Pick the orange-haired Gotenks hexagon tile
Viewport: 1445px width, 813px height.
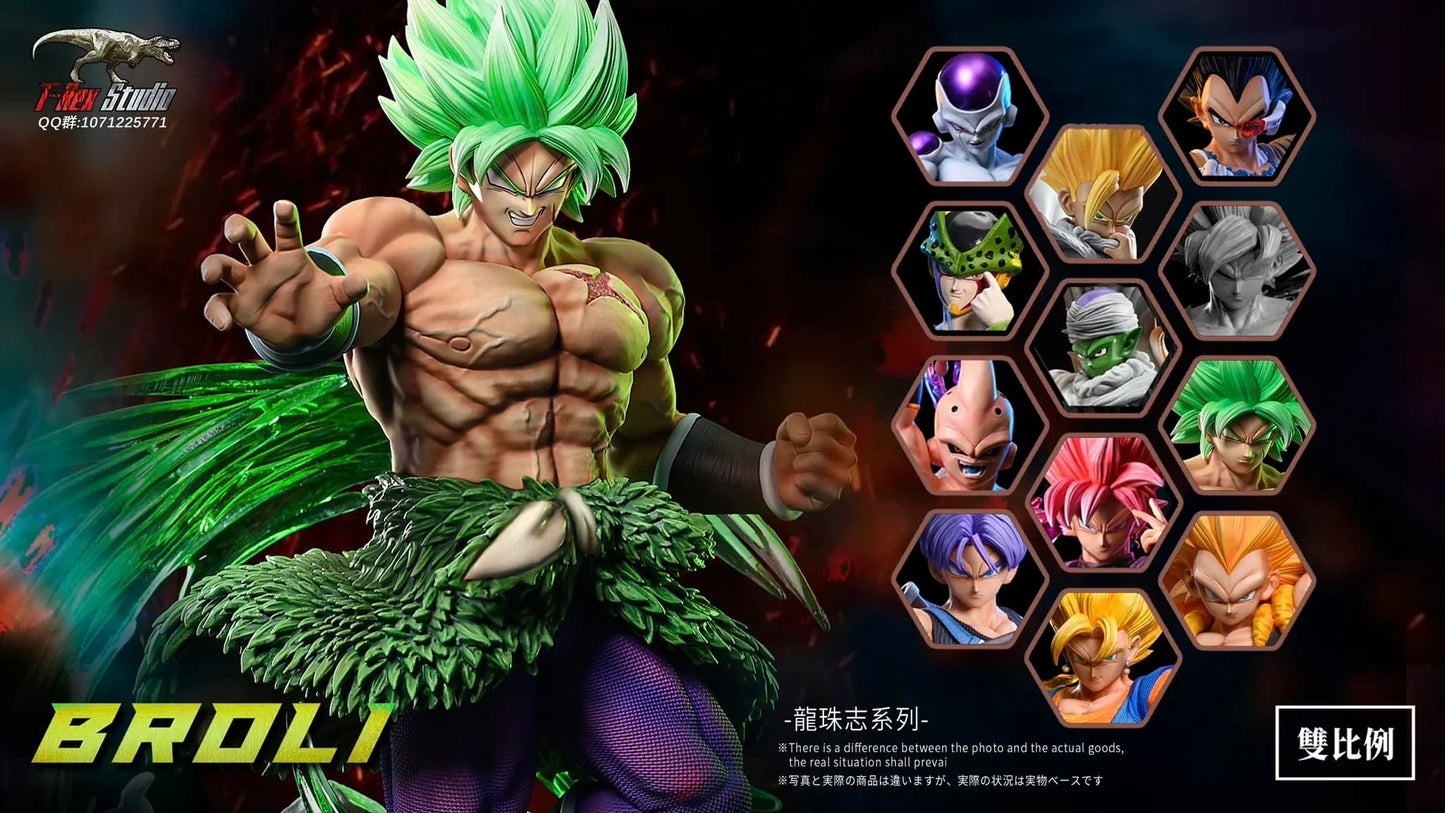[x=1237, y=579]
